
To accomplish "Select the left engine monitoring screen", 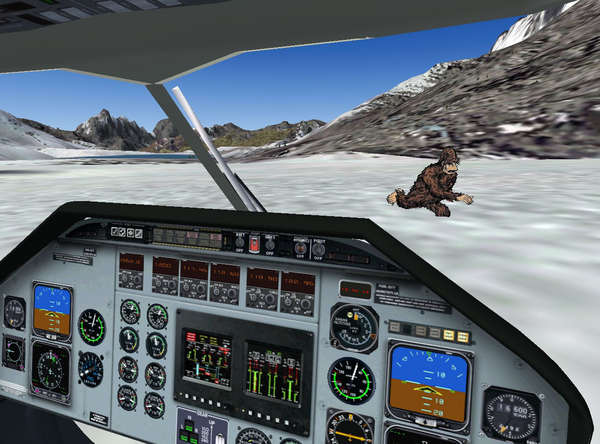I will 206,358.
